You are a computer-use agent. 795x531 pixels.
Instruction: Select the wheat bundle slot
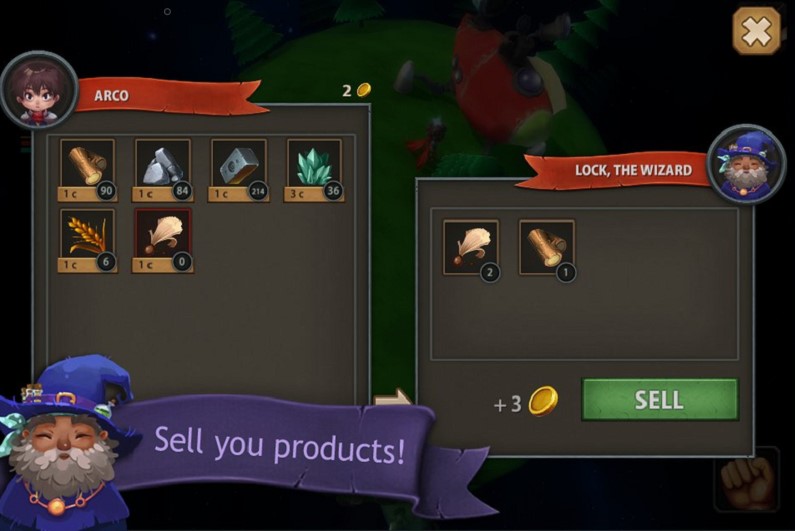point(87,237)
